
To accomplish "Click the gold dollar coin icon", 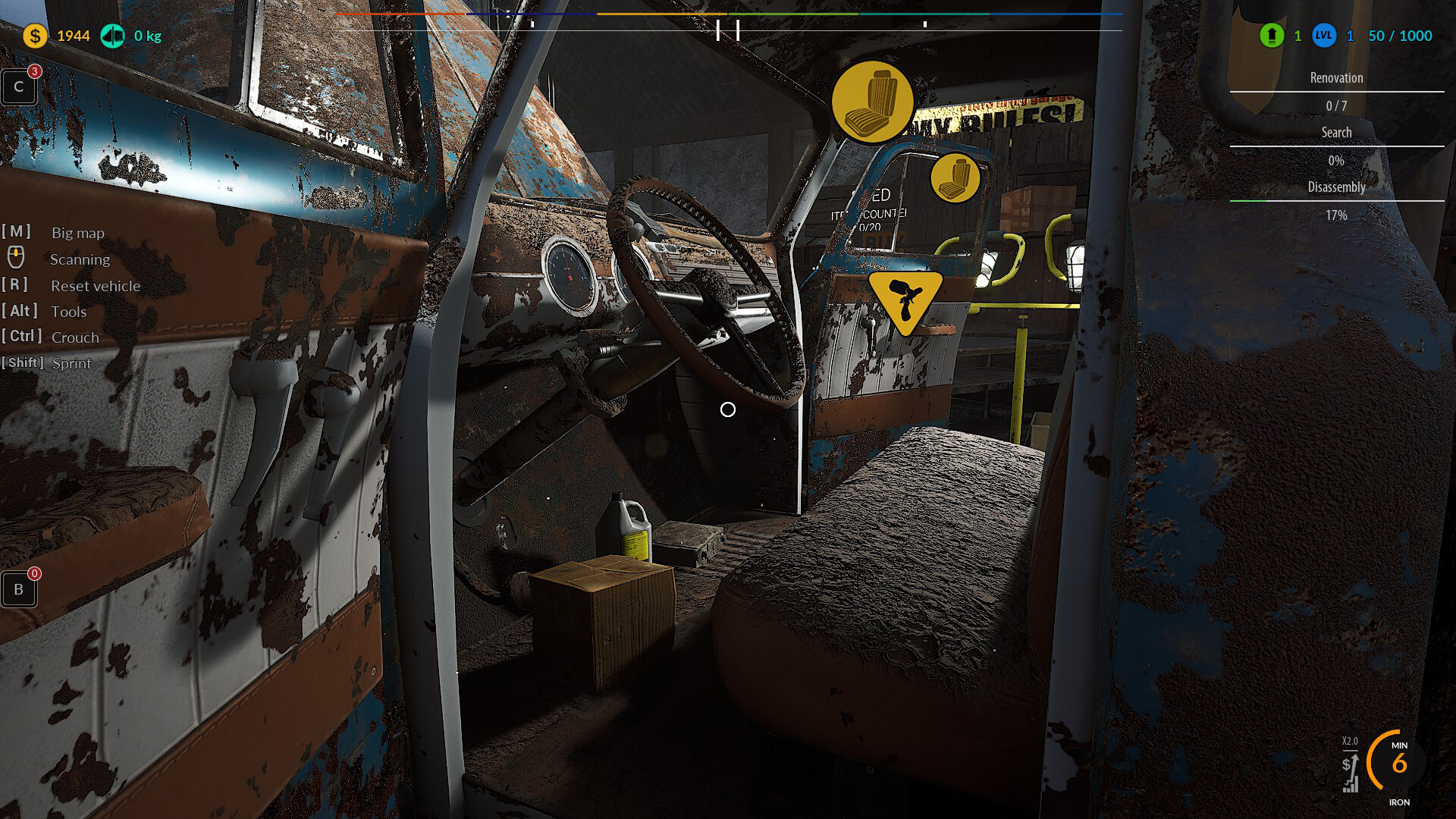I will coord(35,36).
